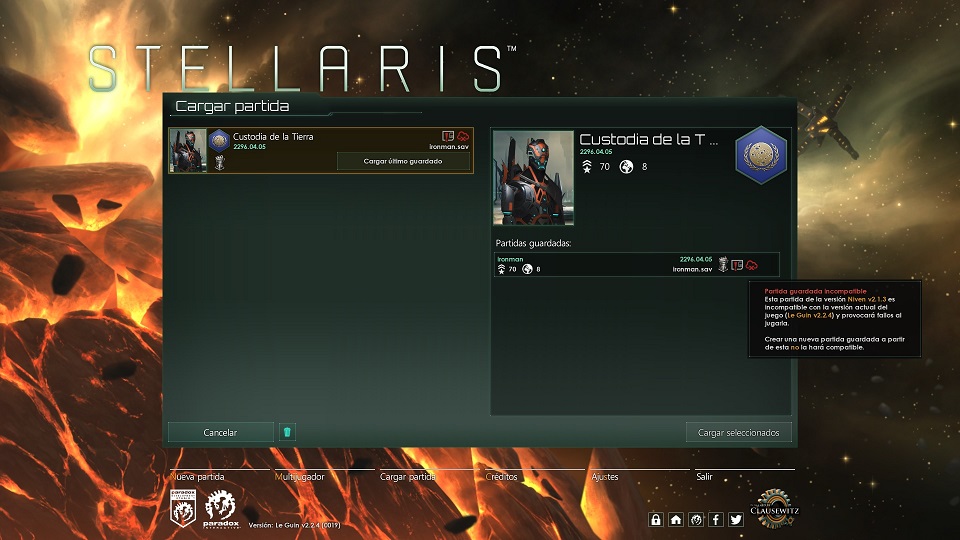Image resolution: width=960 pixels, height=540 pixels.
Task: Click Cargar seleccionados to load the save
Action: click(x=739, y=433)
